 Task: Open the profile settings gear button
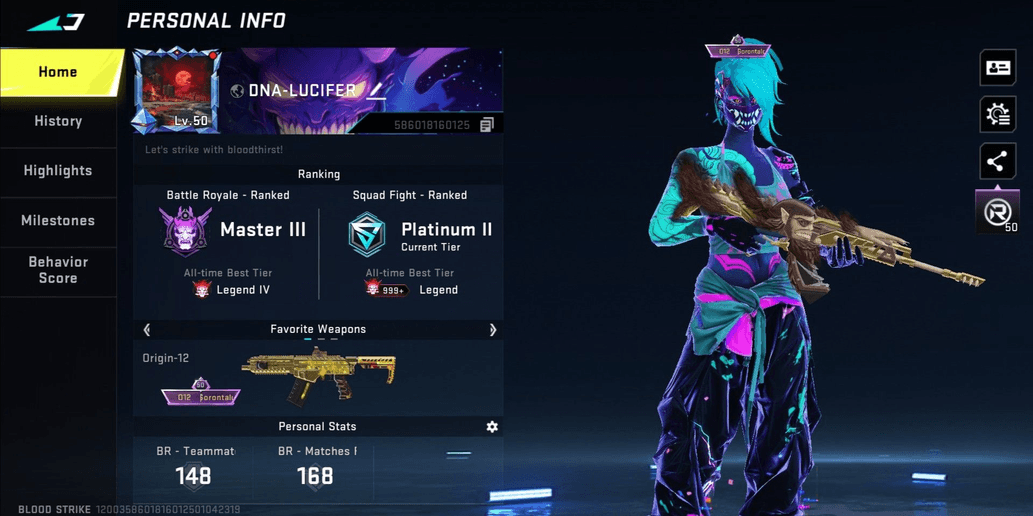click(997, 115)
